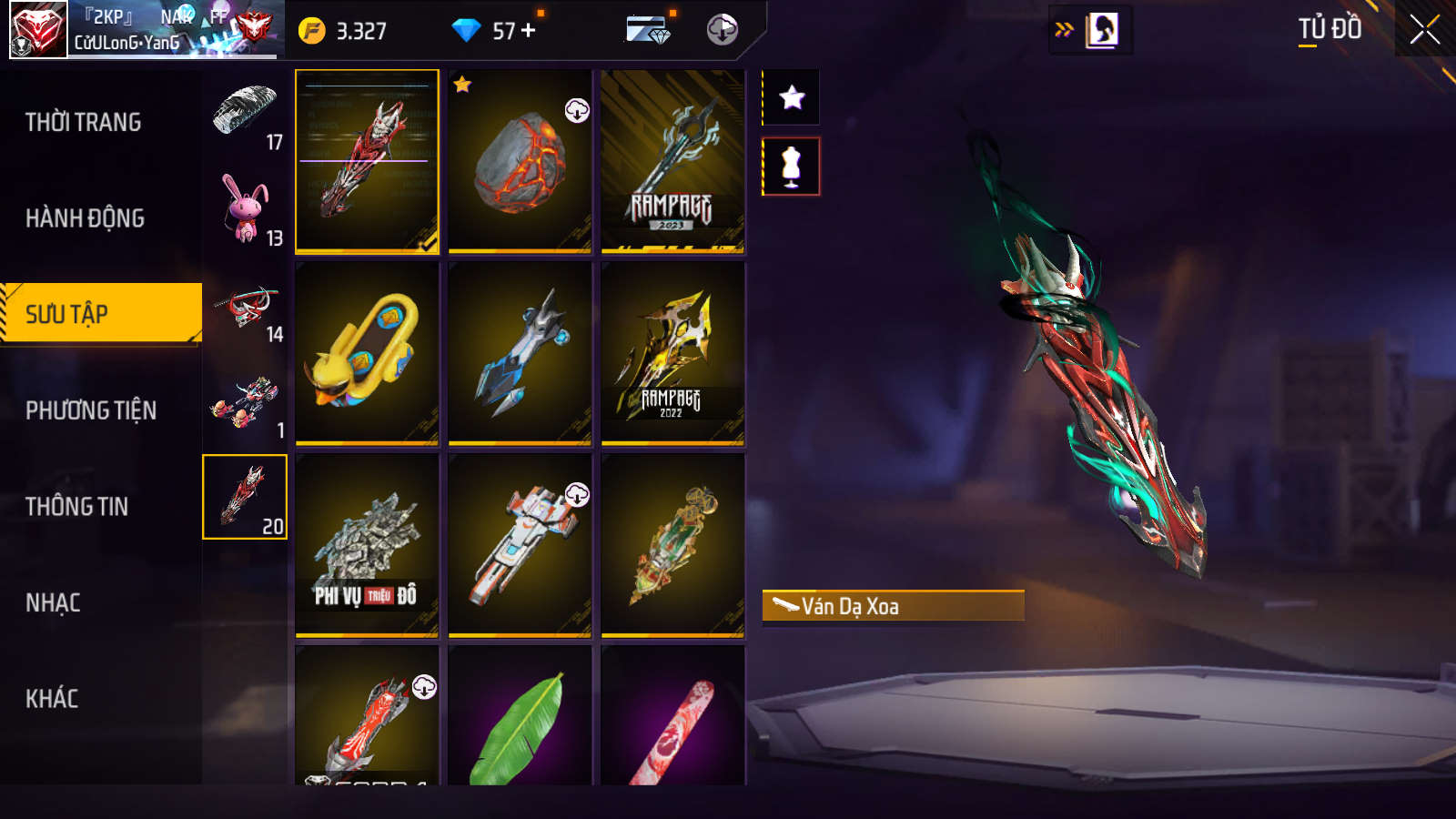This screenshot has height=819, width=1456.
Task: Show favorites with the star button
Action: (792, 97)
